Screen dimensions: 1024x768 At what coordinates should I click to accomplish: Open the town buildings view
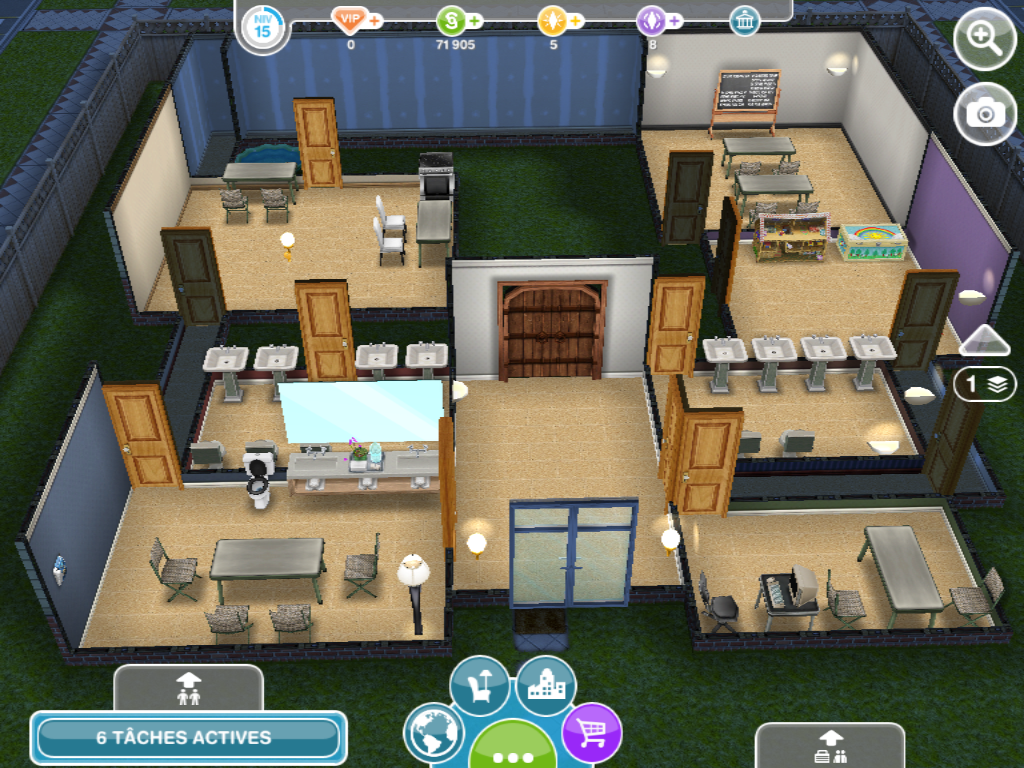[546, 686]
